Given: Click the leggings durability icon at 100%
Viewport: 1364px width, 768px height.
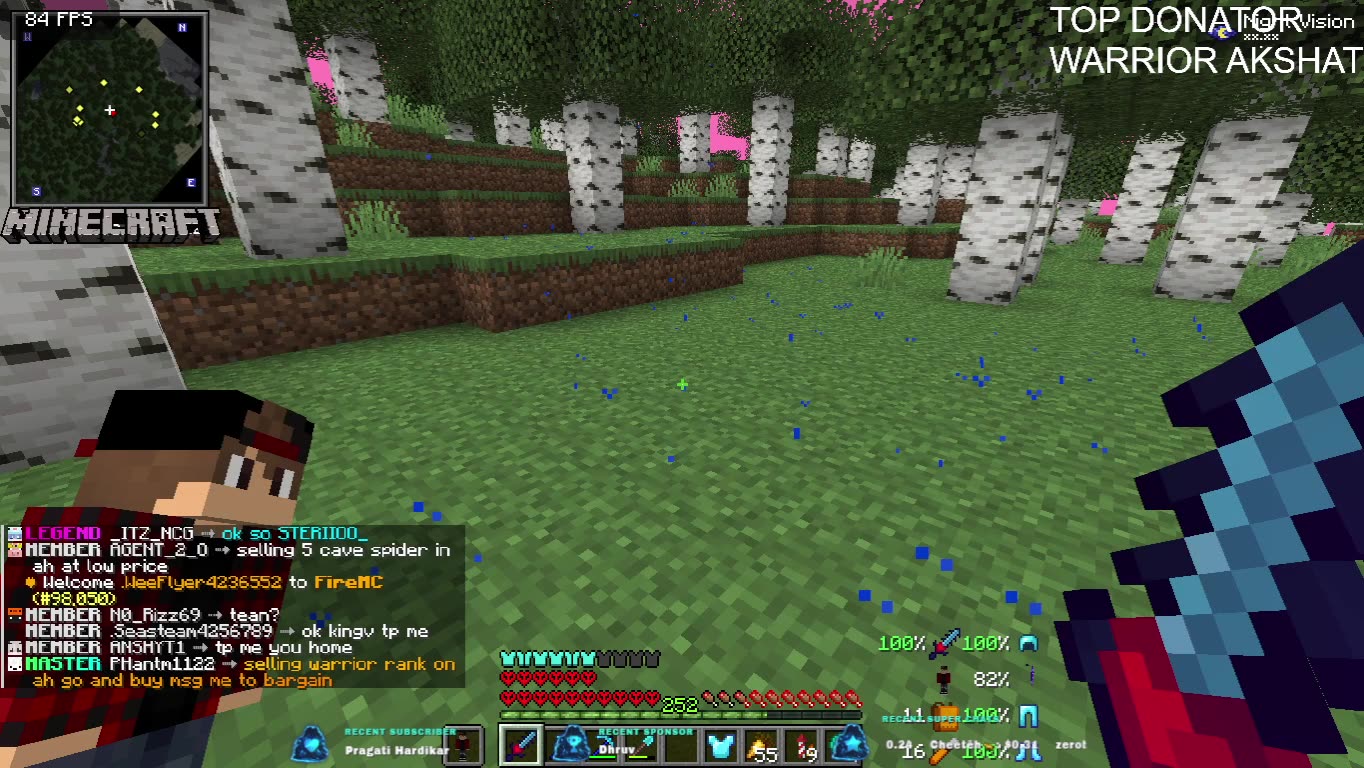Looking at the screenshot, I should (1029, 716).
